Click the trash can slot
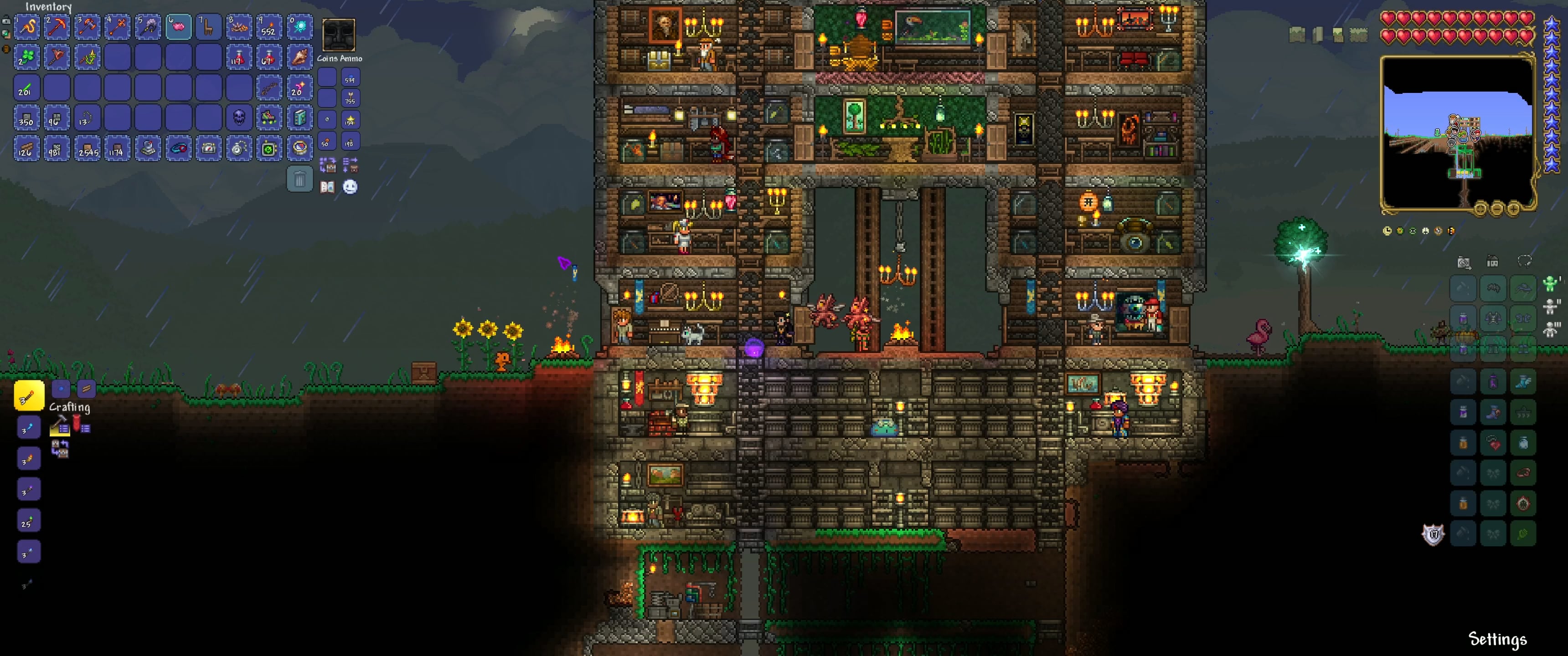1568x656 pixels. [x=299, y=179]
